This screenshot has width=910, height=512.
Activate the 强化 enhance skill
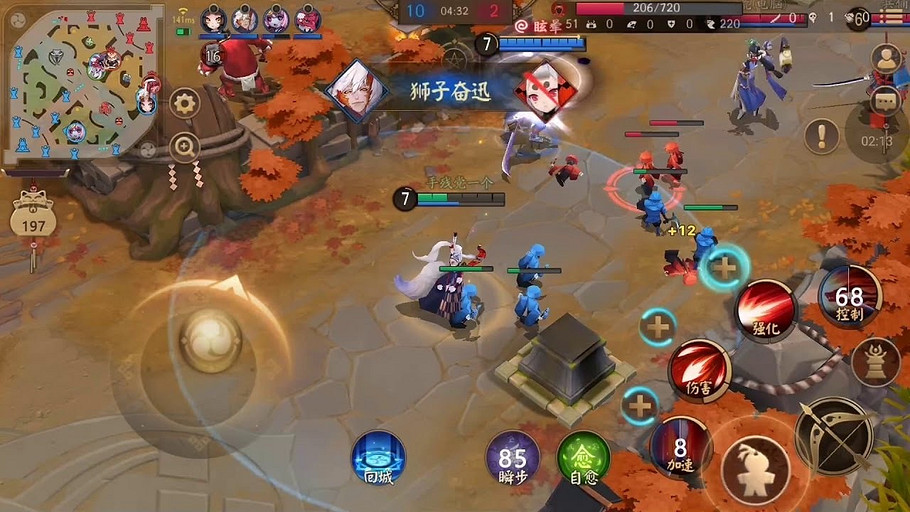(x=765, y=309)
